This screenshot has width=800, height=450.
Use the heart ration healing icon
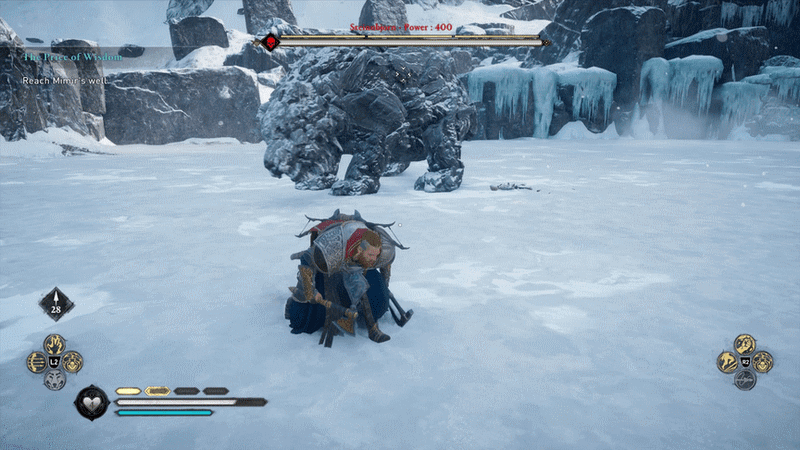[92, 402]
